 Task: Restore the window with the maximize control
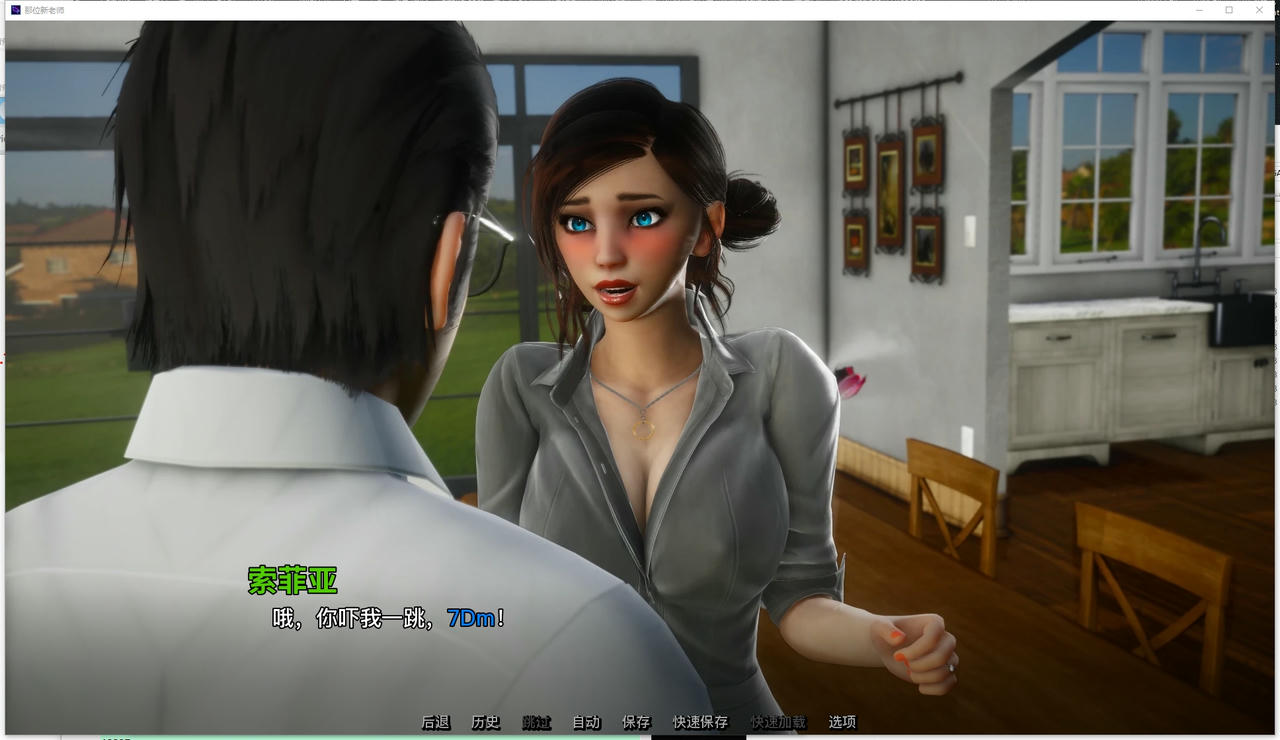tap(1228, 10)
